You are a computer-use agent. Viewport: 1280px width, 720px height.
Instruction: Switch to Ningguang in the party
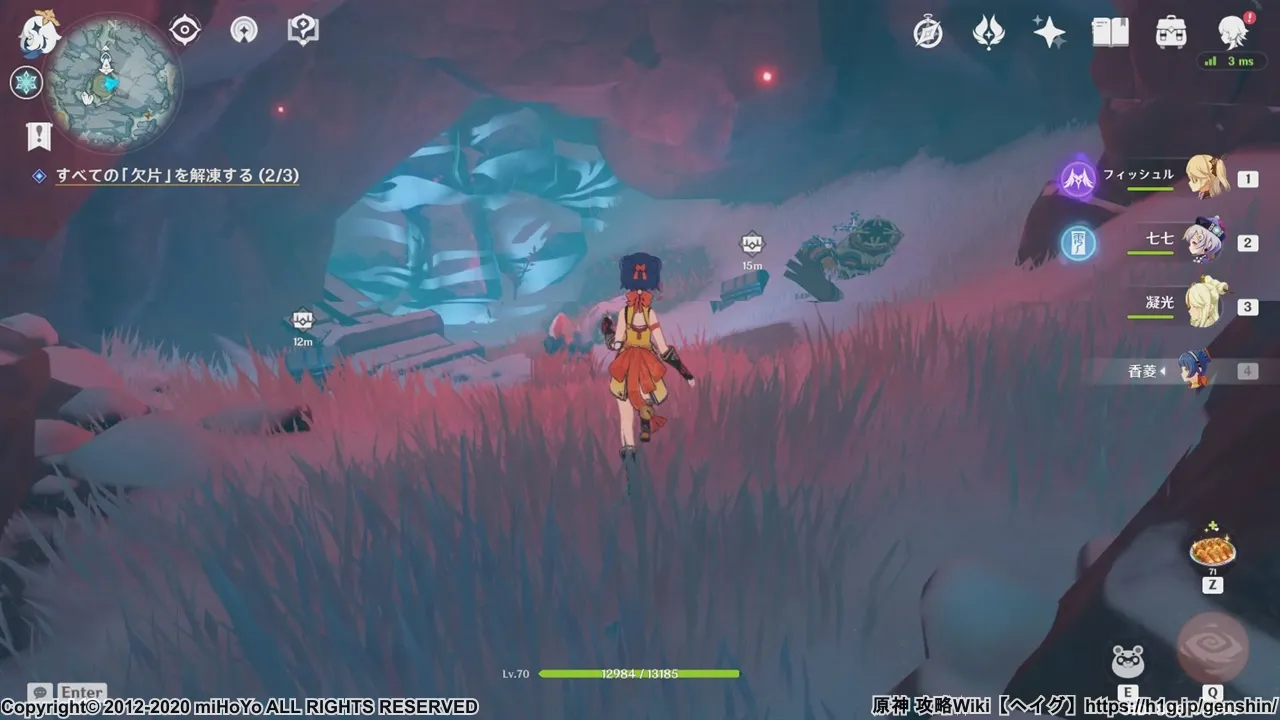[x=1203, y=305]
